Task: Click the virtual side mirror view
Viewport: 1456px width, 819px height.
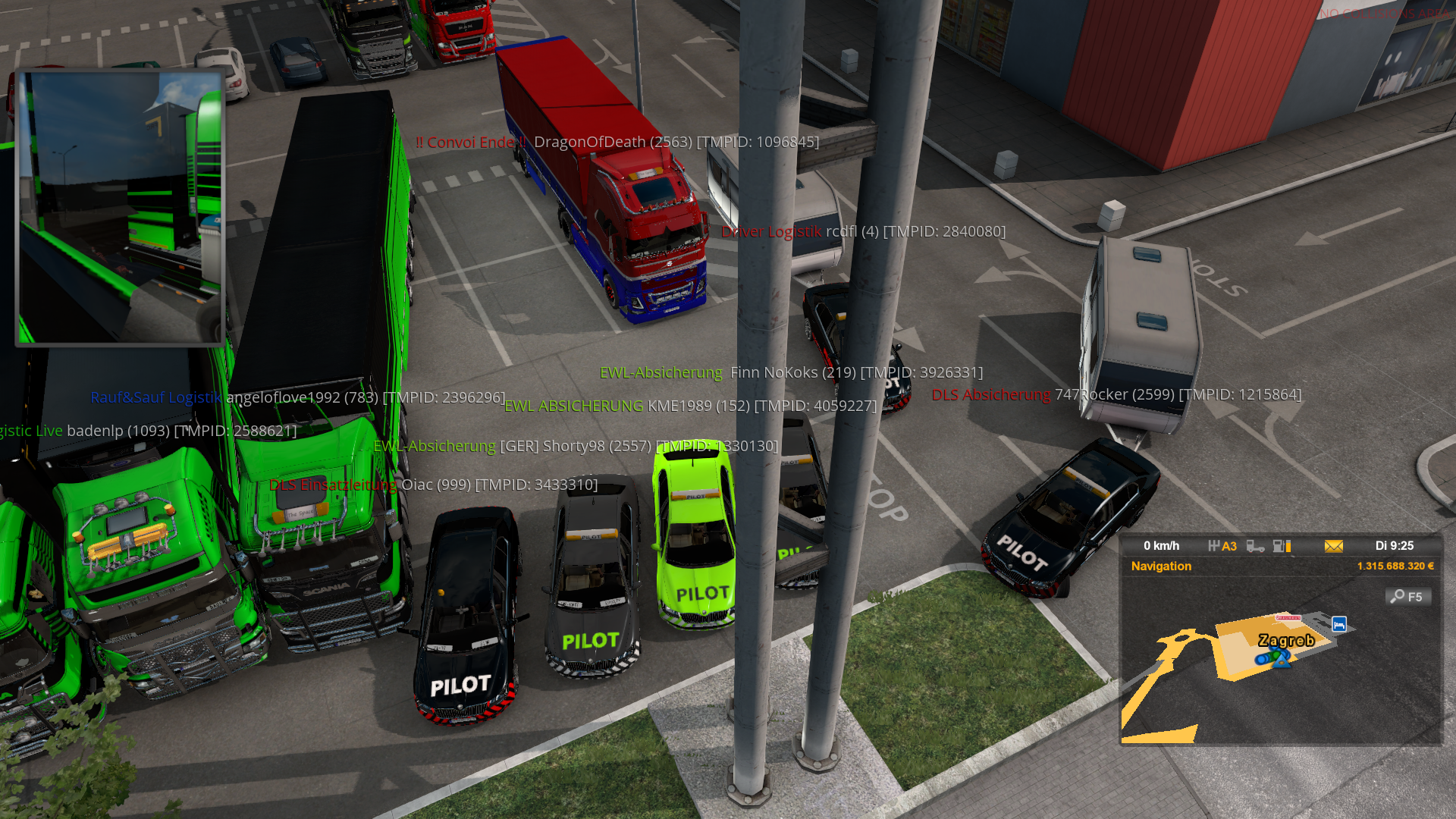Action: (120, 207)
